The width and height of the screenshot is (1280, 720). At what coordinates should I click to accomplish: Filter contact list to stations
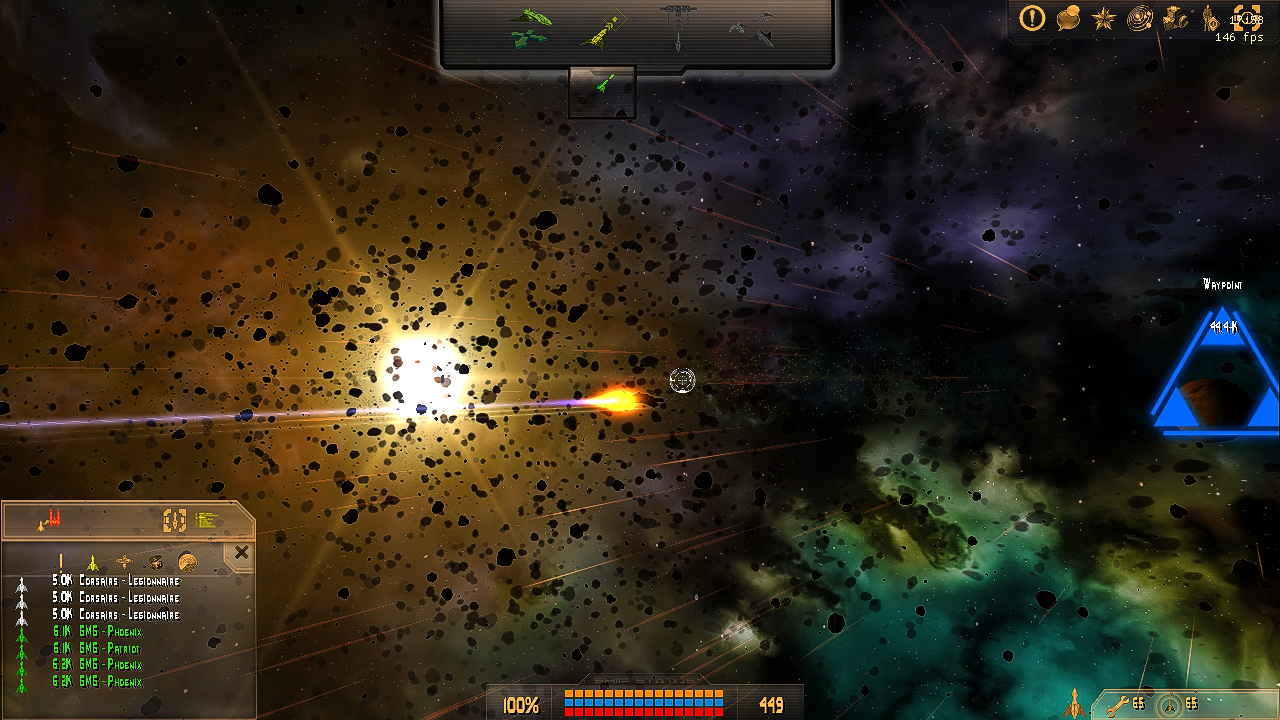coord(124,562)
